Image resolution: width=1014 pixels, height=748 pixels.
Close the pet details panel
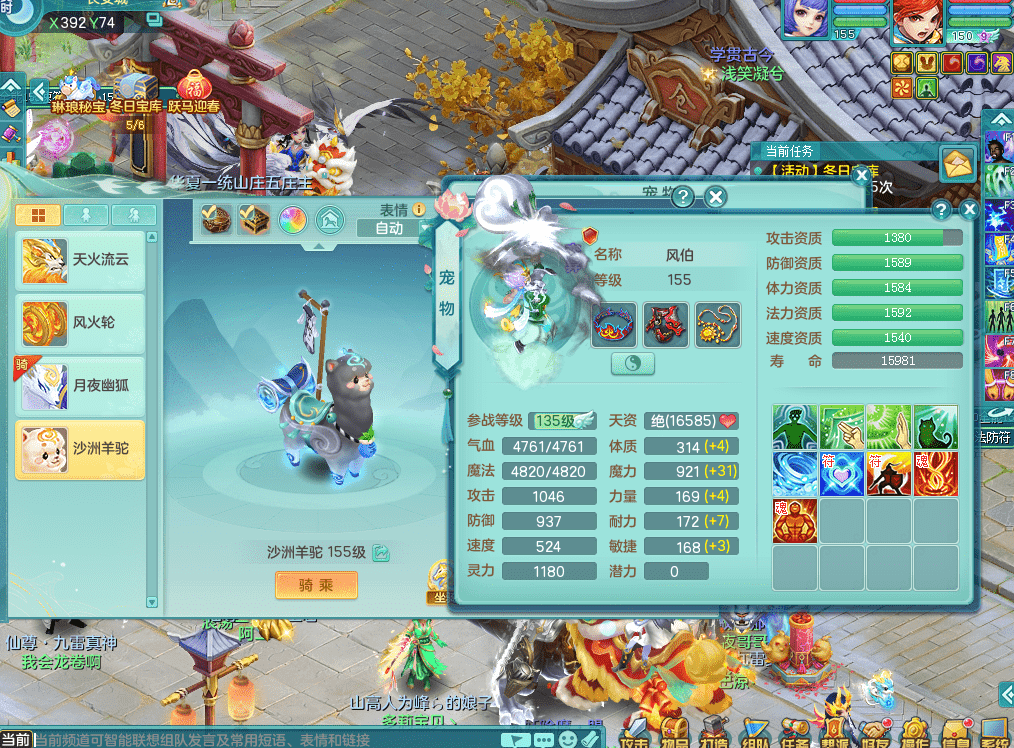(968, 209)
